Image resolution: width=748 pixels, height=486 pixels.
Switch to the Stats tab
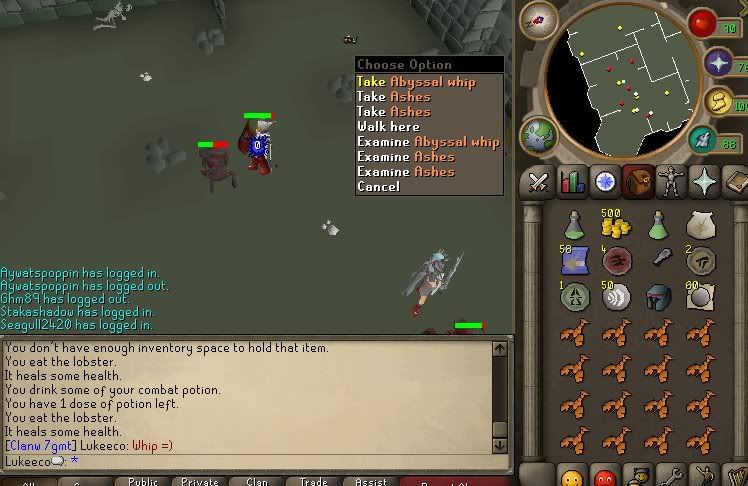click(572, 181)
